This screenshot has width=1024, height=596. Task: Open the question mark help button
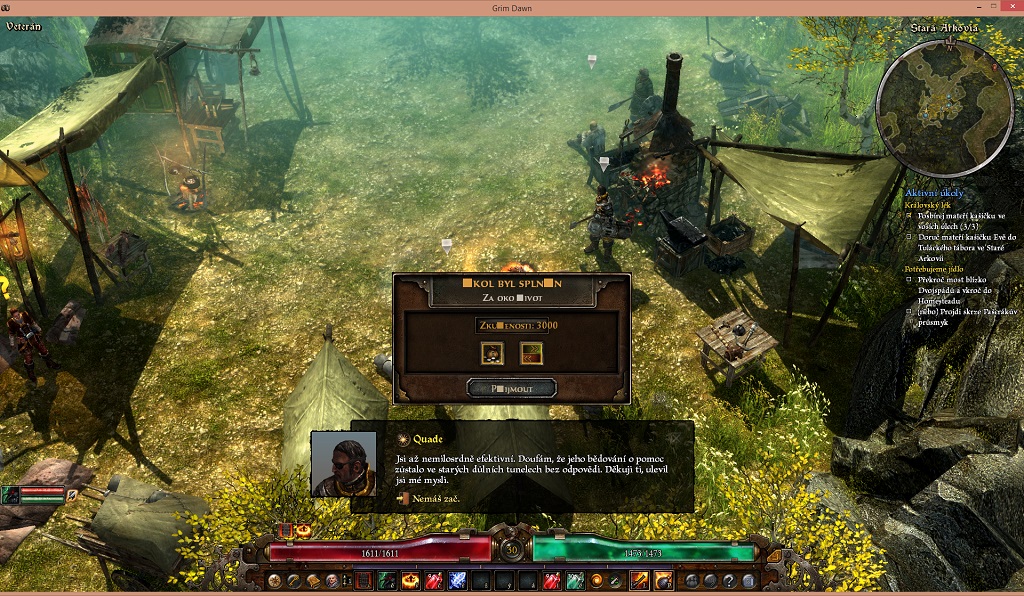(731, 581)
